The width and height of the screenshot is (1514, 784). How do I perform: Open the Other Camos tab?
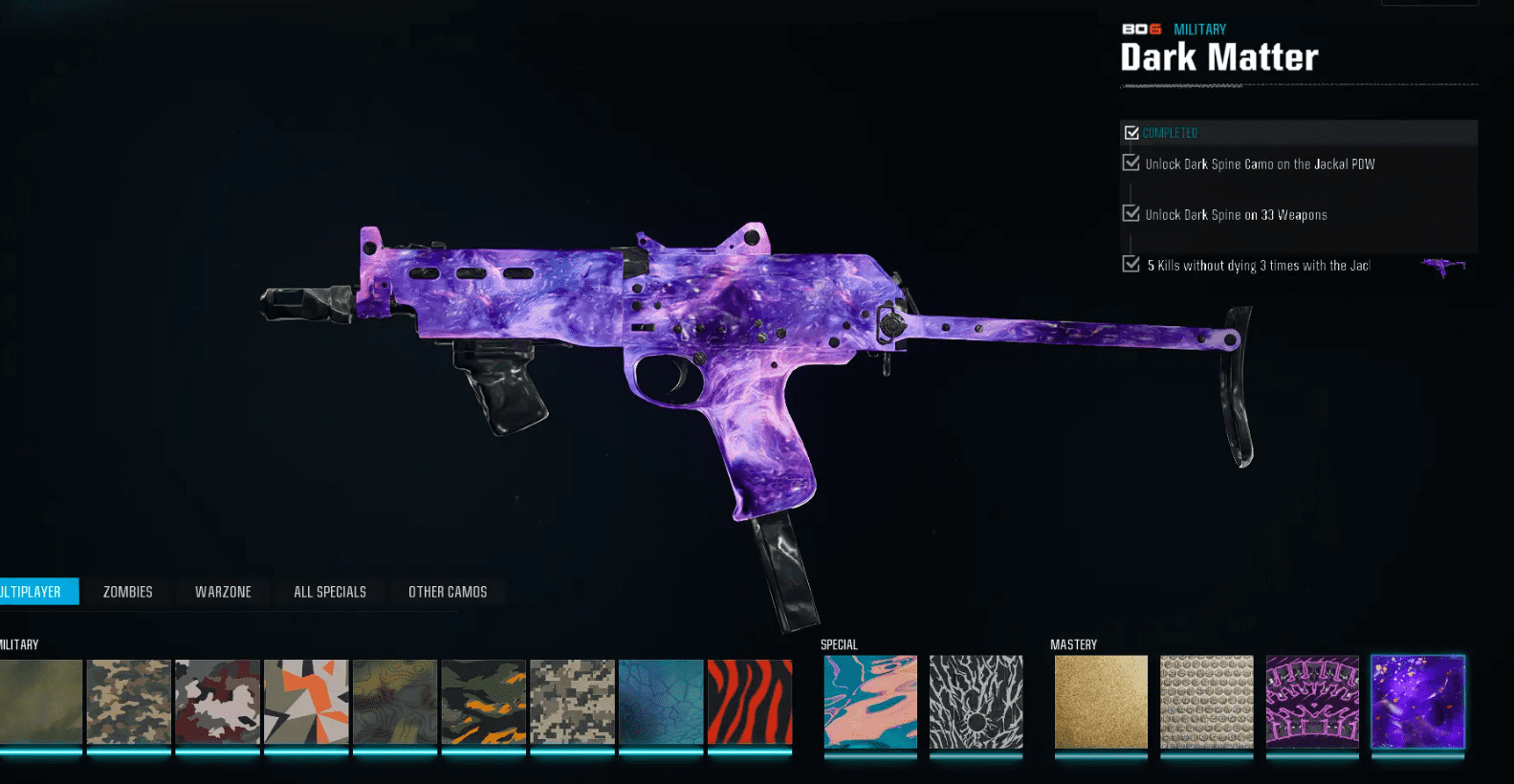tap(448, 592)
